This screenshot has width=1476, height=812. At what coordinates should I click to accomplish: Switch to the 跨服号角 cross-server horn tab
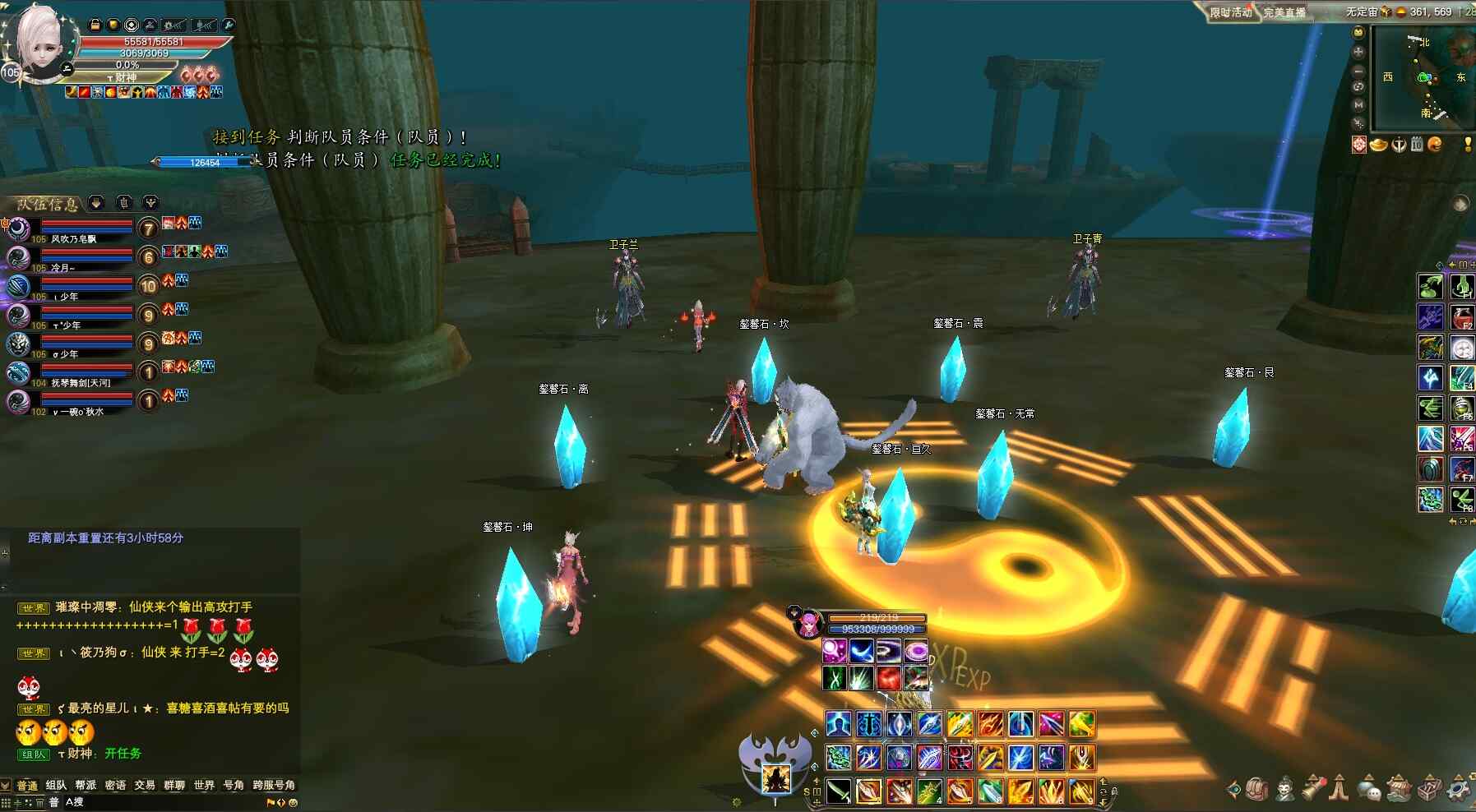274,786
